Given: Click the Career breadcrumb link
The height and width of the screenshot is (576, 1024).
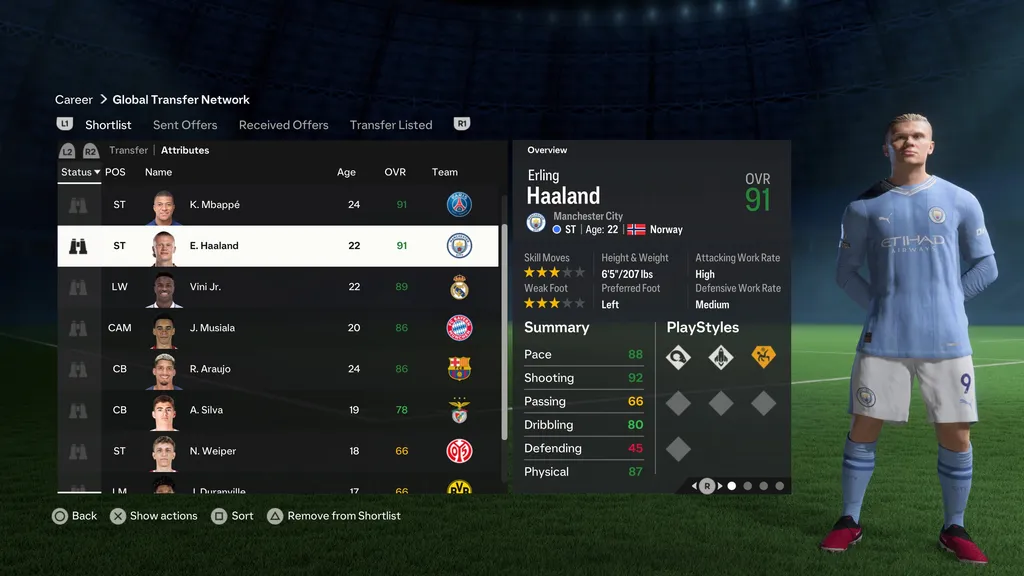Looking at the screenshot, I should (74, 100).
